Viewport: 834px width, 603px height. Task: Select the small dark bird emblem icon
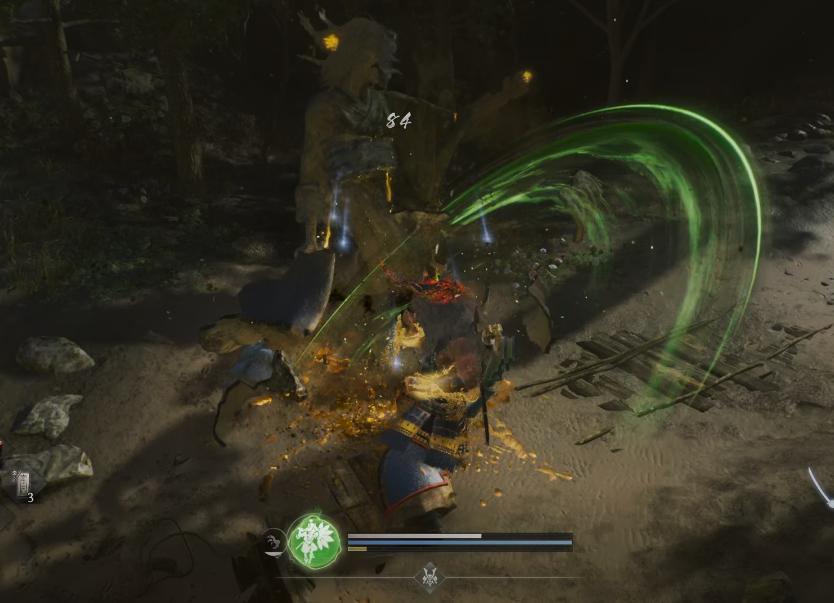click(x=274, y=543)
